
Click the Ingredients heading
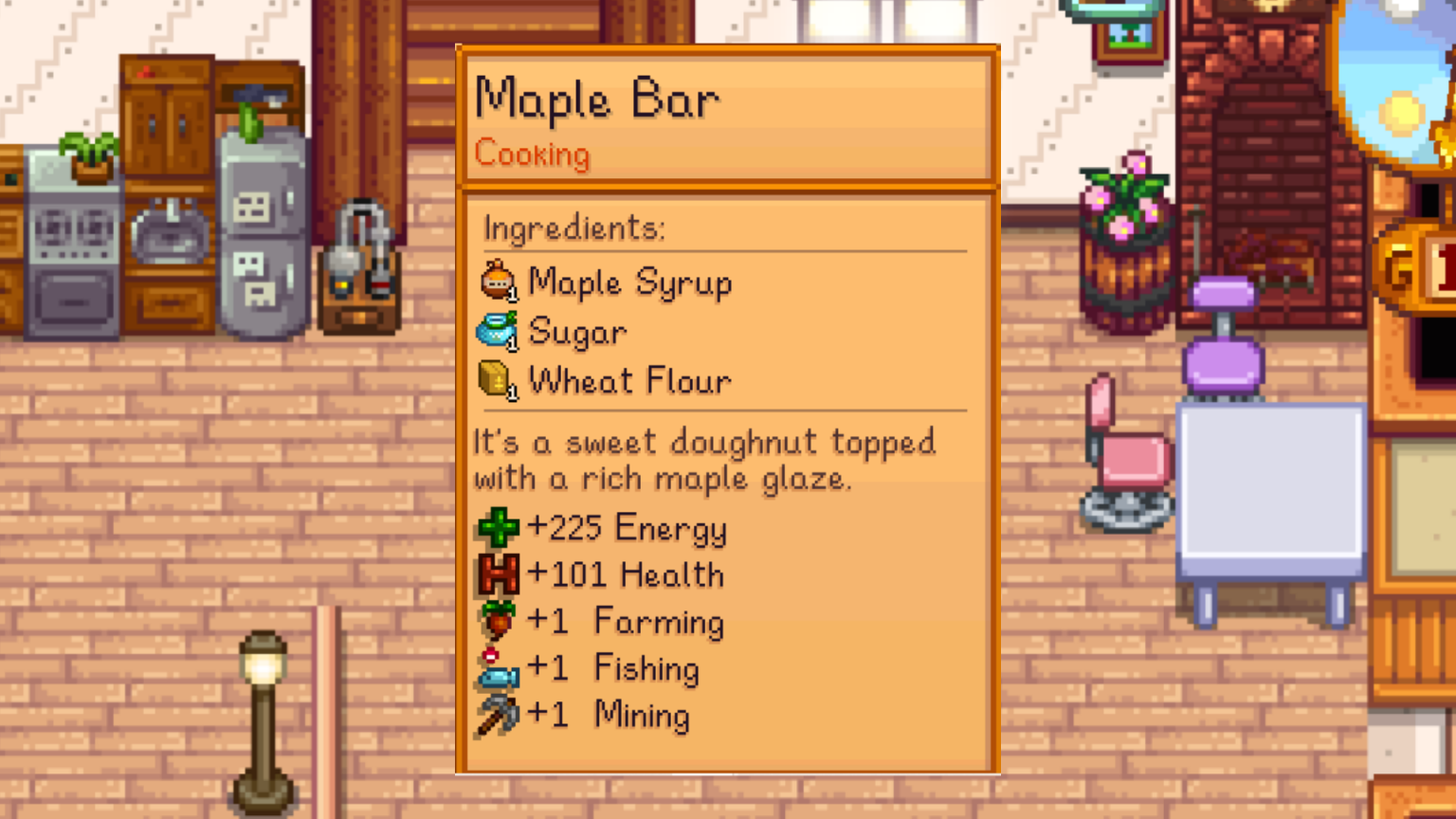573,228
